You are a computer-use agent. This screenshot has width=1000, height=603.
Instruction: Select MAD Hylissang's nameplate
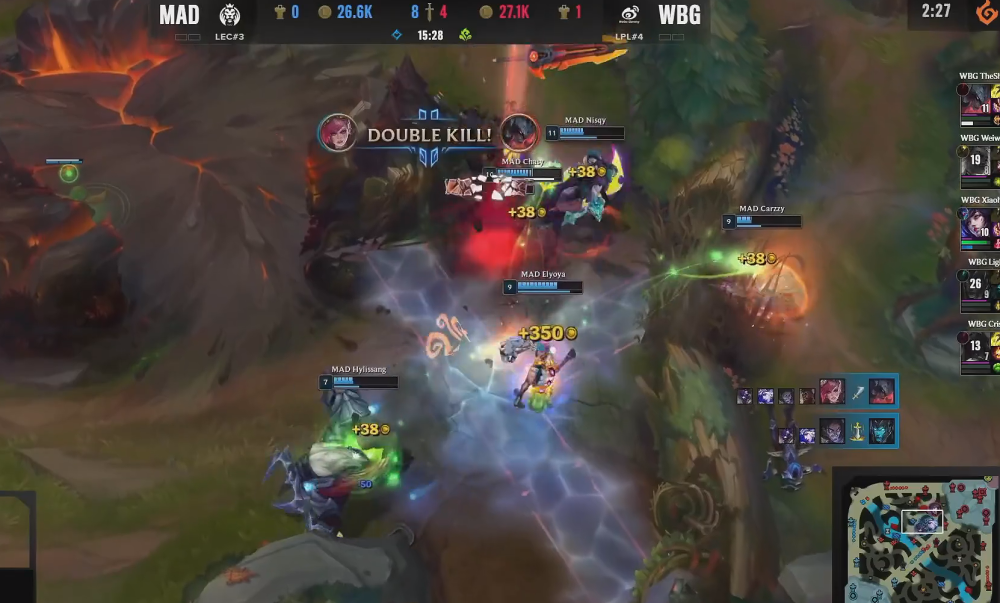pos(359,376)
